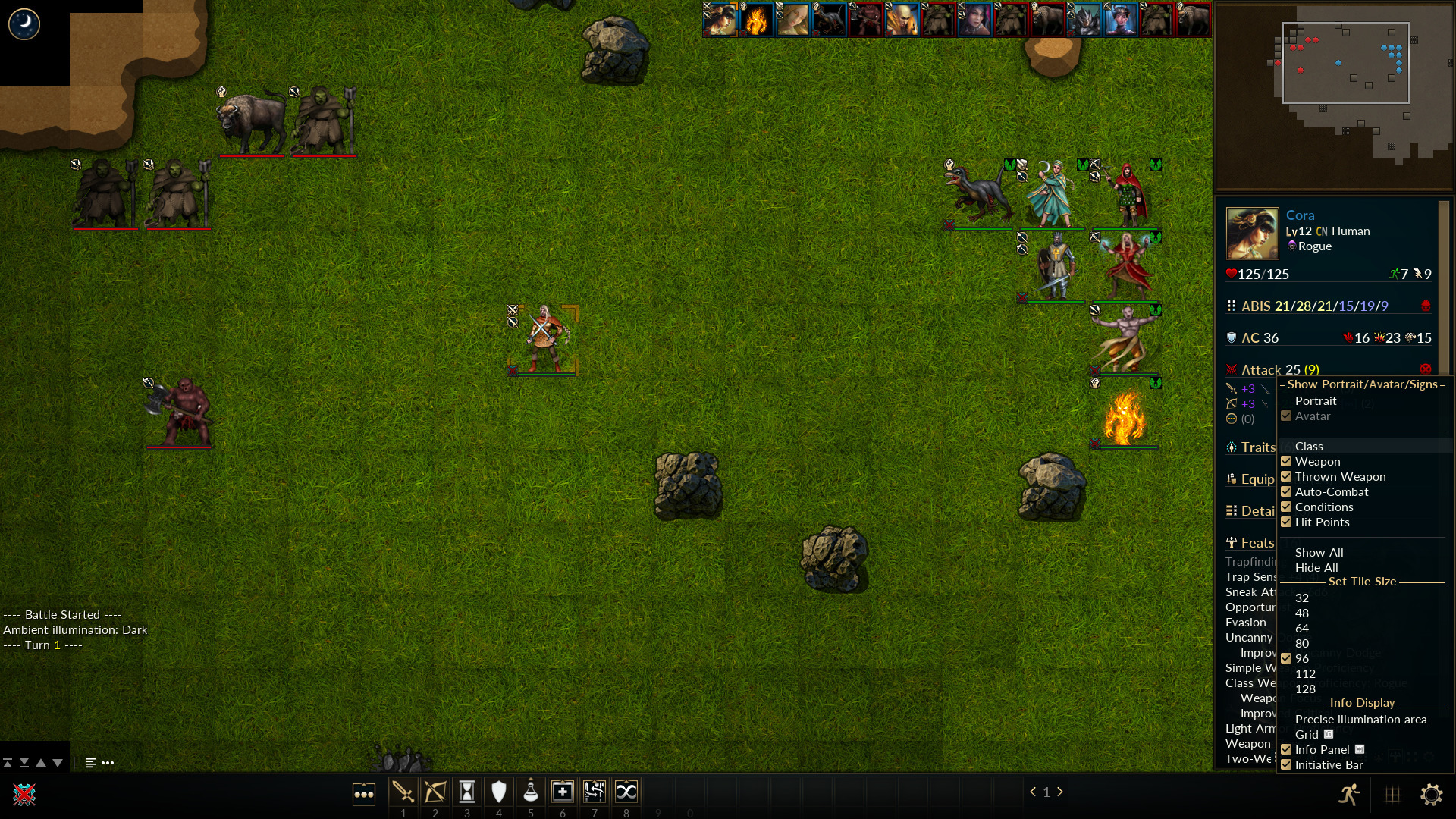The height and width of the screenshot is (819, 1456).
Task: Open the three-dots actions menu on toolbar
Action: (364, 794)
